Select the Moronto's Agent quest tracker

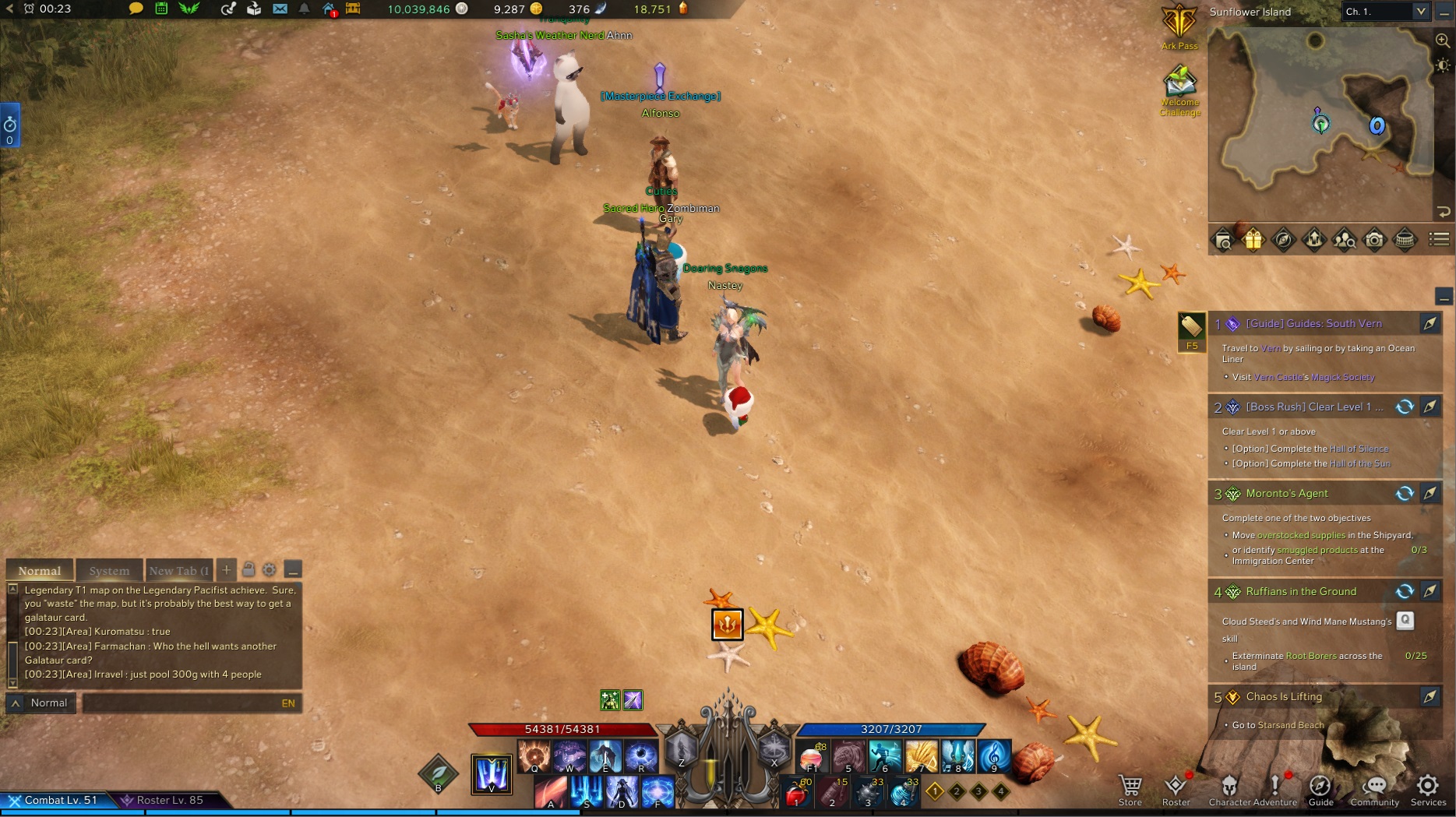pos(1287,493)
